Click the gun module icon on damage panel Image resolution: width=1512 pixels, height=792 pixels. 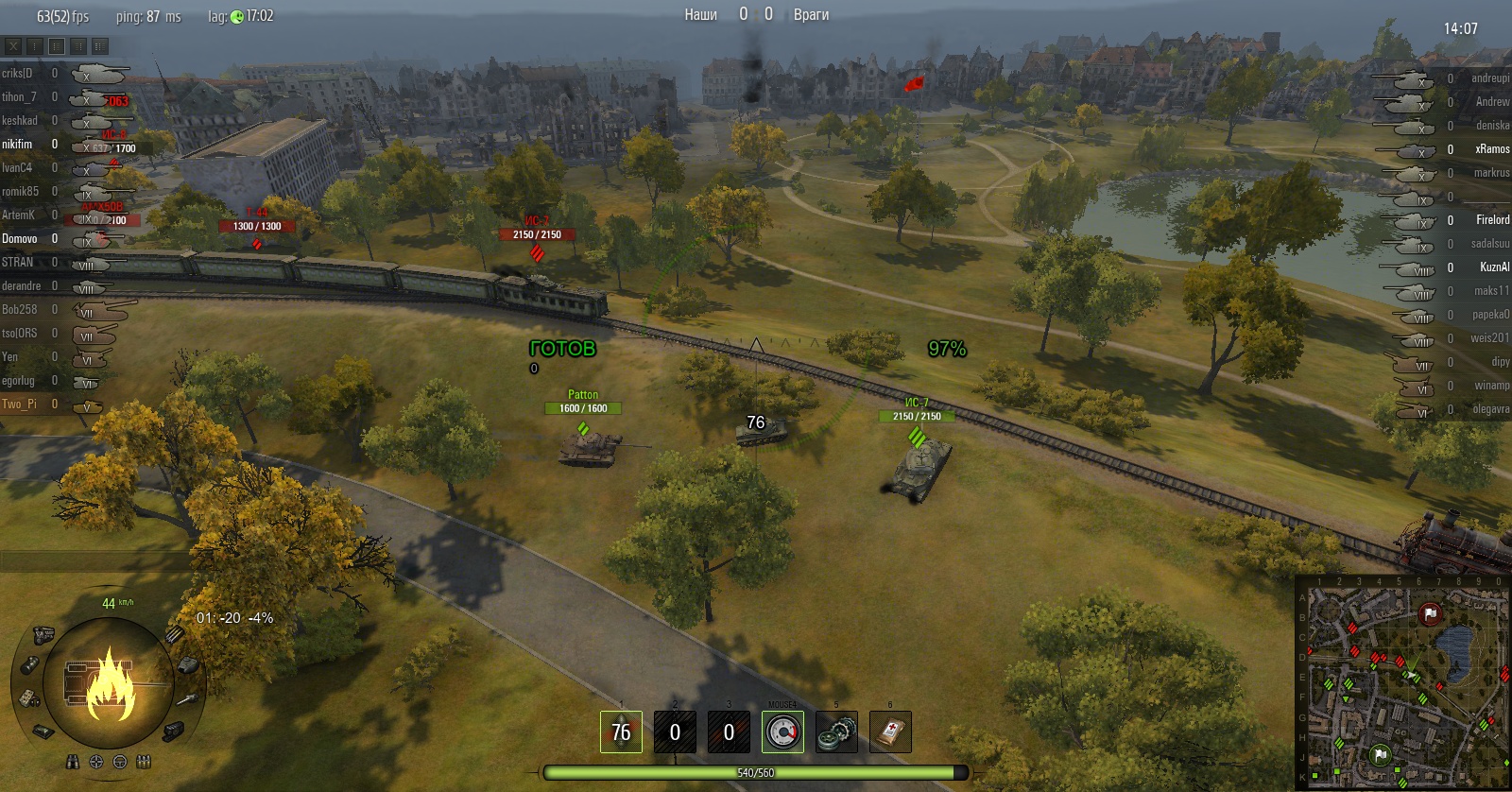tap(188, 699)
